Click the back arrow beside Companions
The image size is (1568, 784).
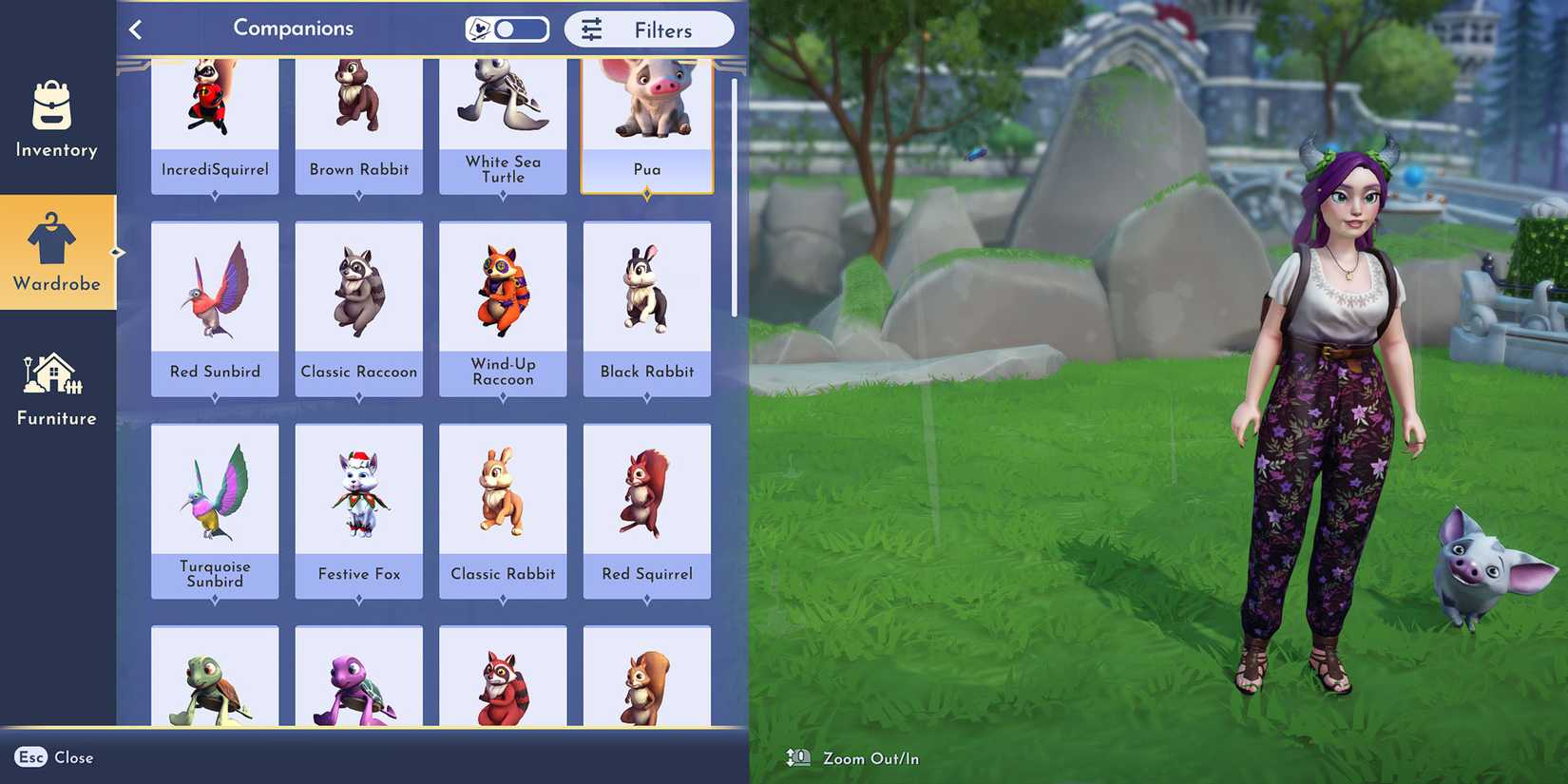click(x=136, y=29)
